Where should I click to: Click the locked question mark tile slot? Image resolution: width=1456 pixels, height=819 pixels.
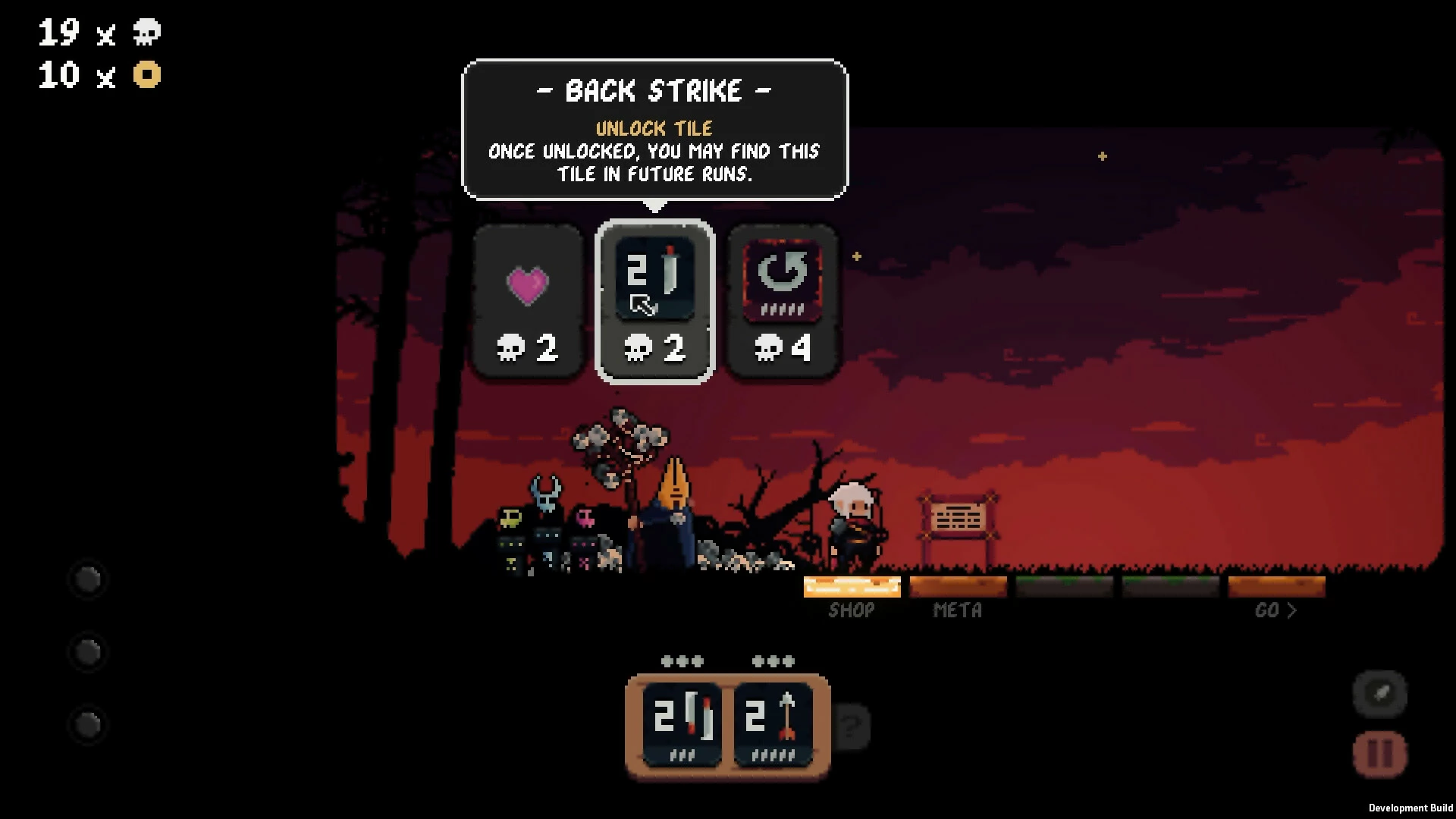coord(852,726)
